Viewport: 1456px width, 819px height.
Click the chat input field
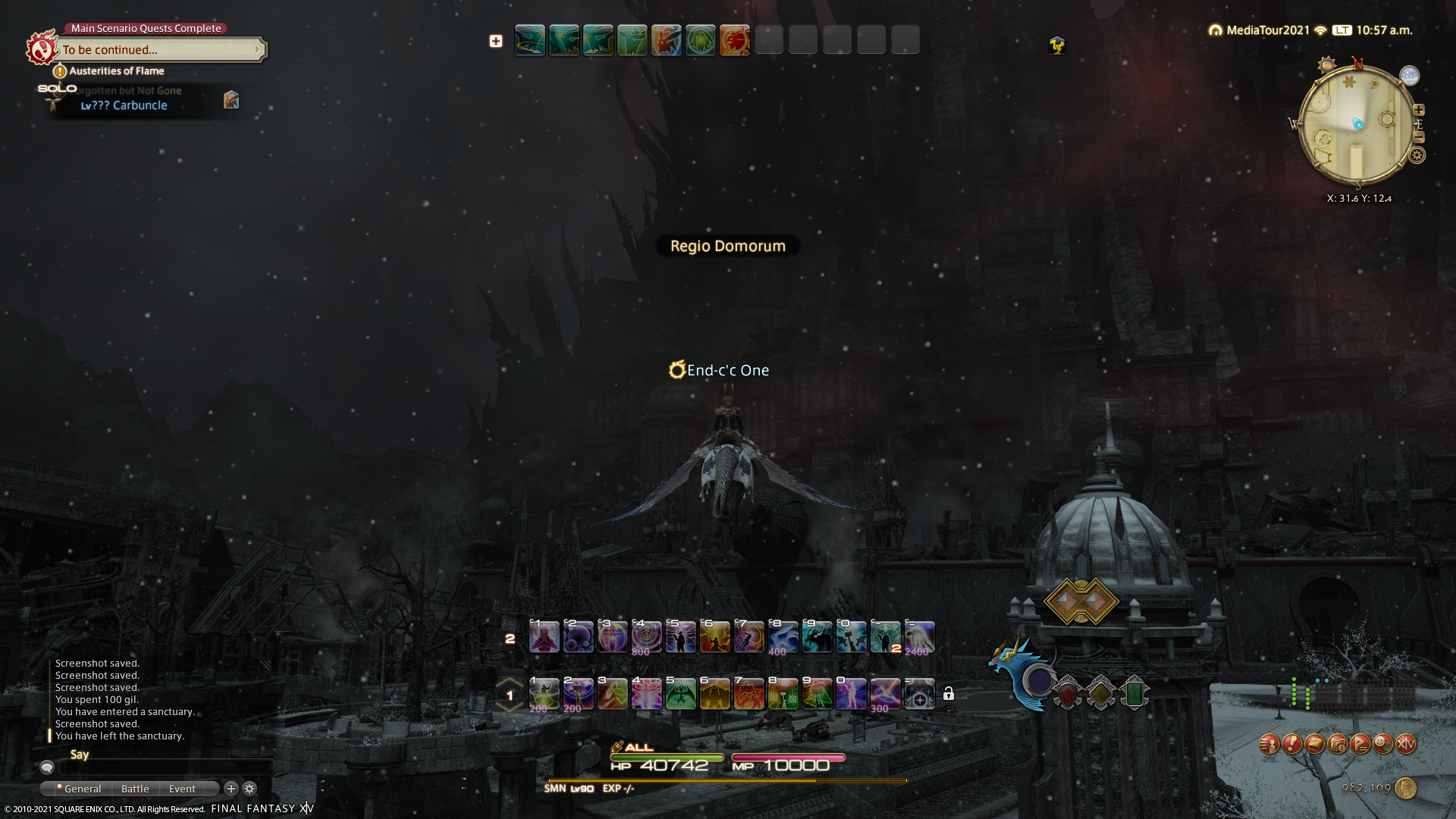pyautogui.click(x=167, y=767)
